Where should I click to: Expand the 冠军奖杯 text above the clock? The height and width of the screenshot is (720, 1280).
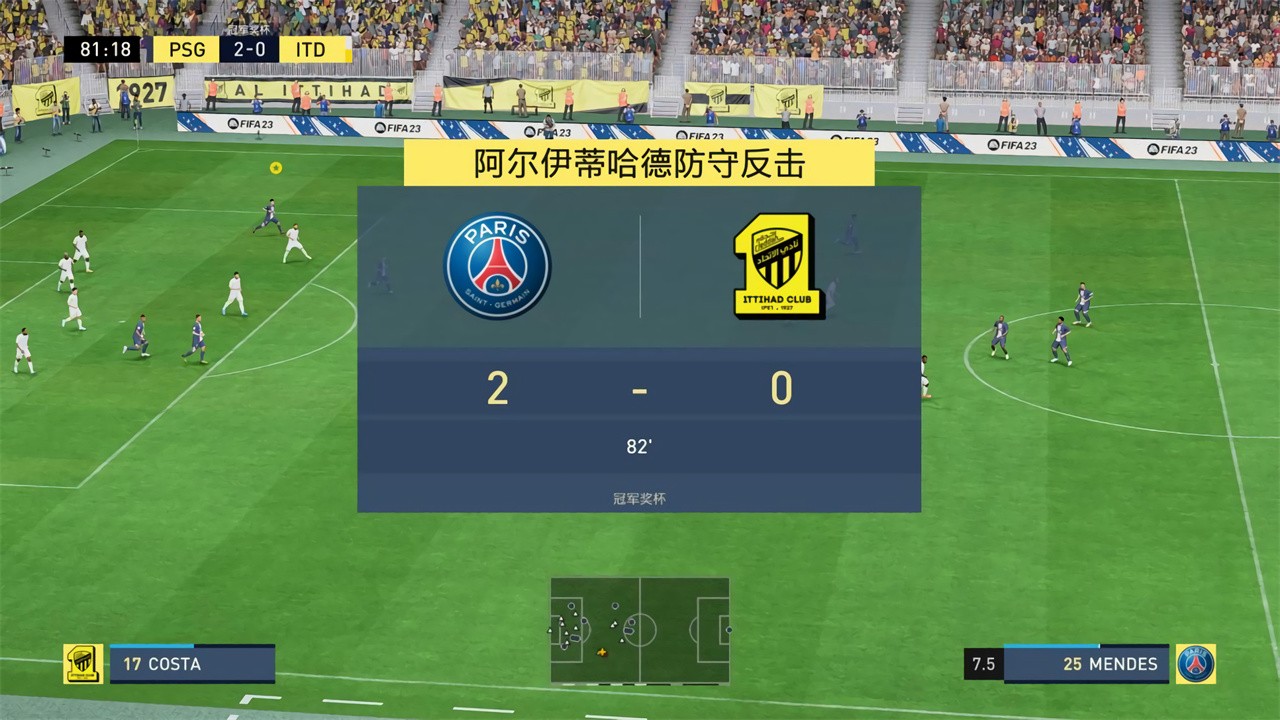249,29
